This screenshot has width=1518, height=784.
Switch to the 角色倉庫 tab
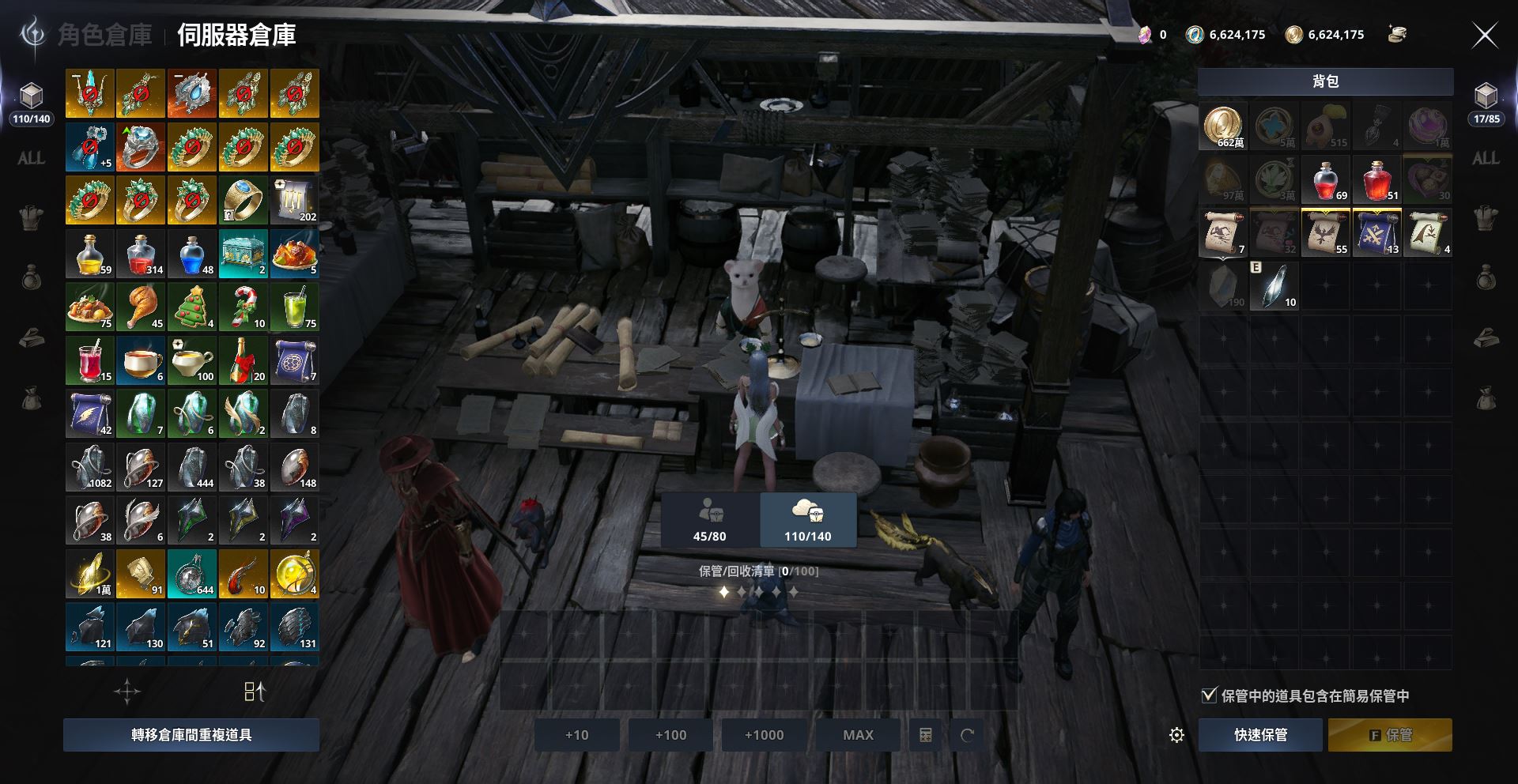tap(104, 36)
